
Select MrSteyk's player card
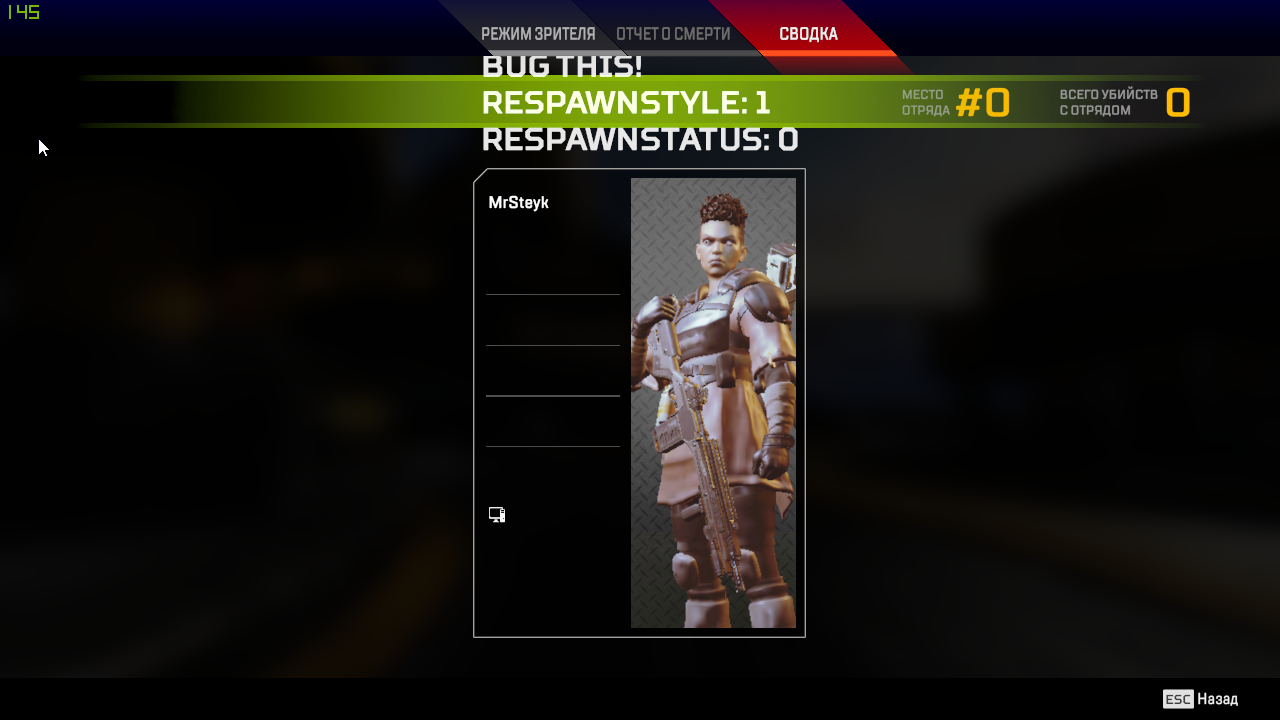click(639, 403)
